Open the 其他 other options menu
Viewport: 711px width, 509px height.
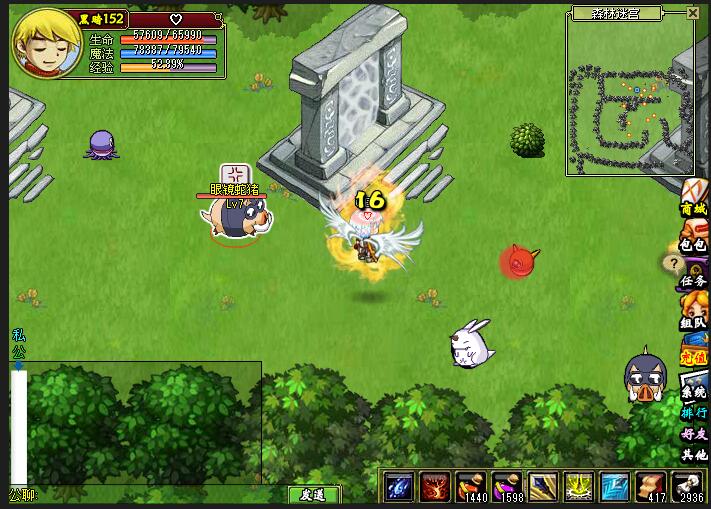pyautogui.click(x=694, y=455)
